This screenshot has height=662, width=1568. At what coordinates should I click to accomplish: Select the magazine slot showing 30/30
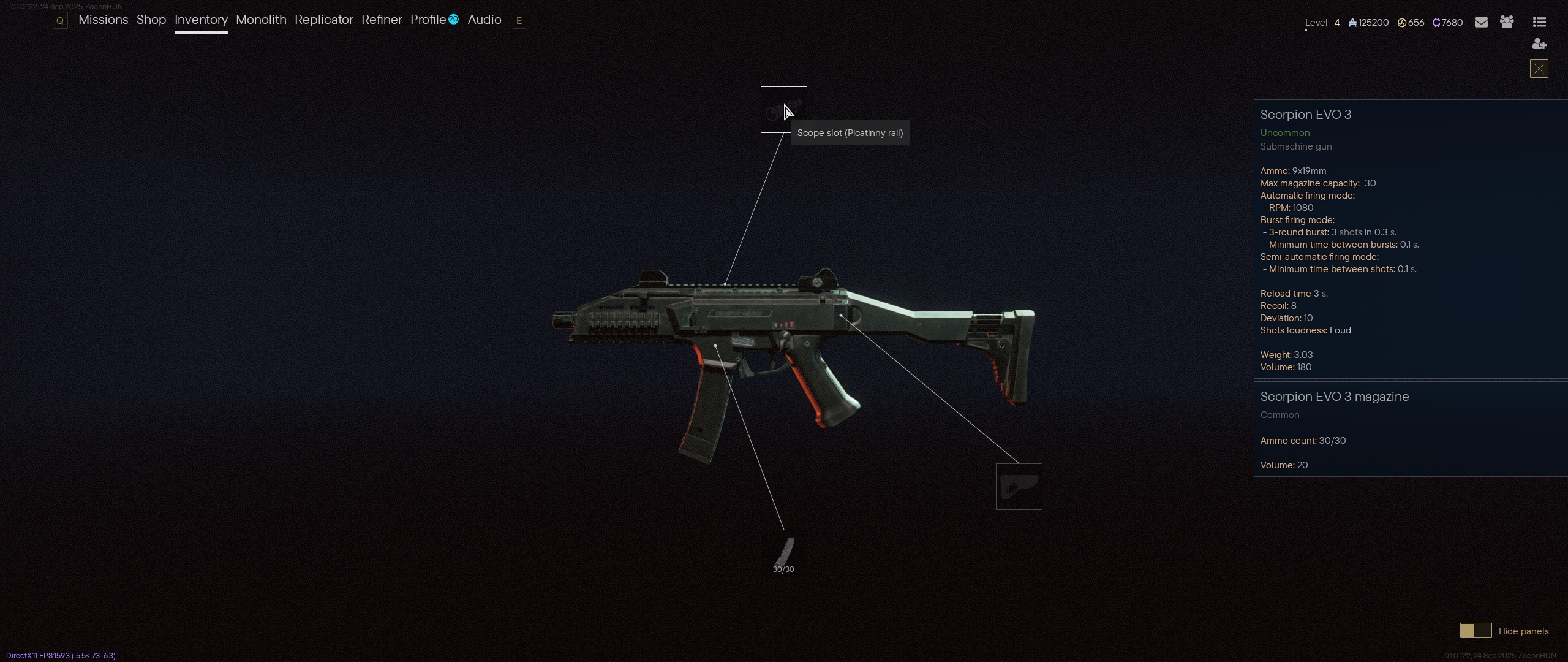[x=783, y=553]
